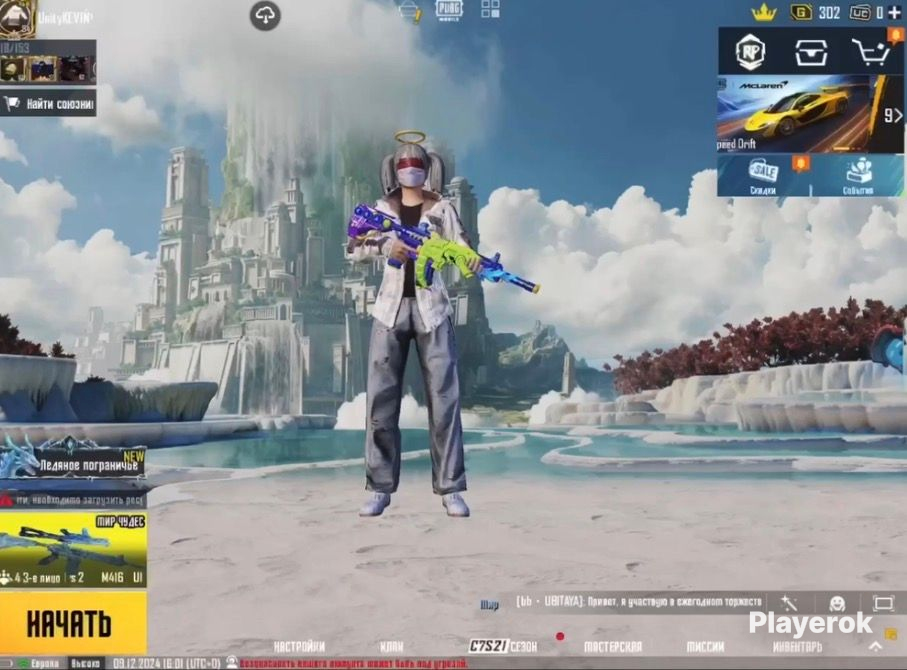Add UC with the plus button
This screenshot has height=670, width=907.
(x=894, y=13)
